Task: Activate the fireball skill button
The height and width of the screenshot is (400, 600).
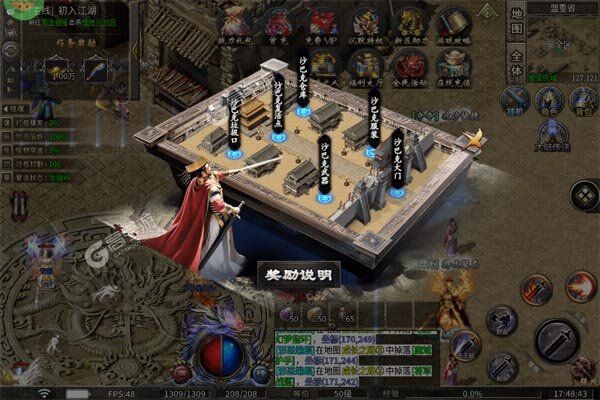Action: tap(580, 287)
